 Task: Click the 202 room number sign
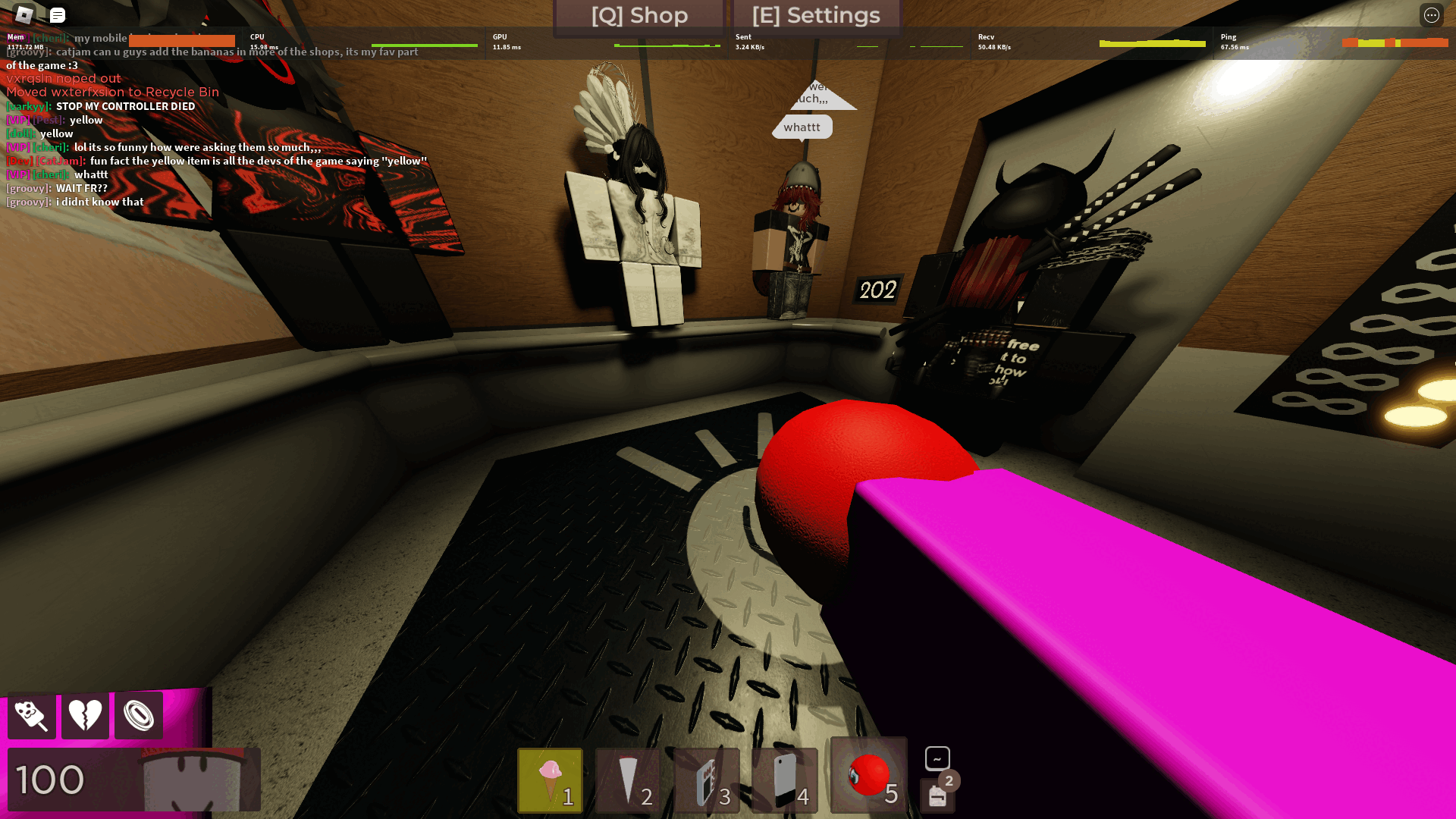pyautogui.click(x=876, y=290)
